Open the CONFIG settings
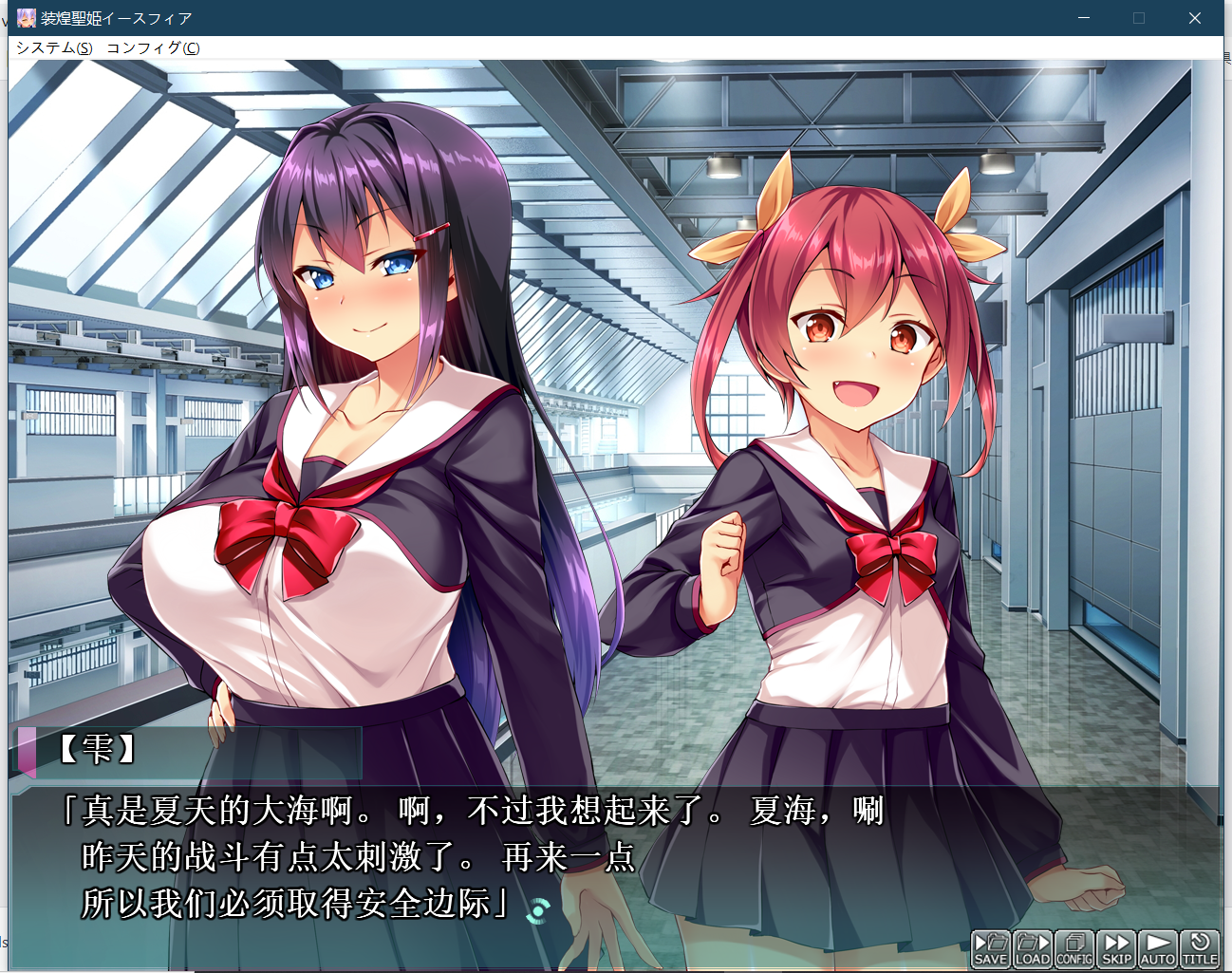The width and height of the screenshot is (1232, 973). (x=1074, y=948)
